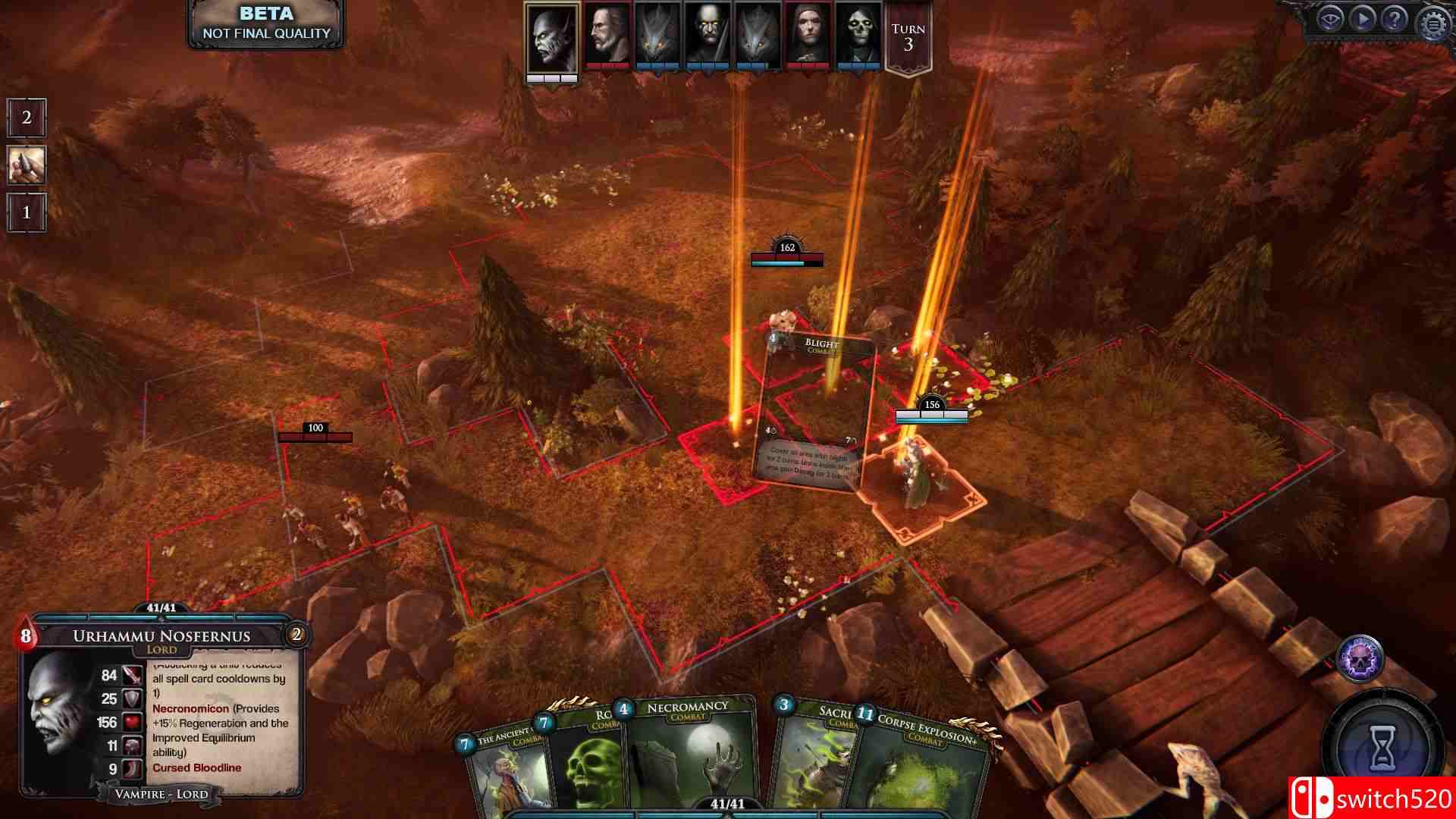Activate the purple skull ability icon
1456x819 pixels.
click(1360, 657)
